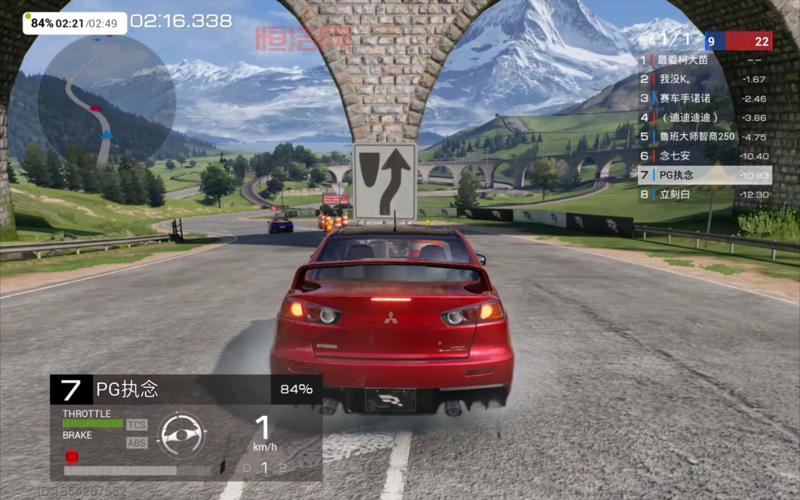Toggle the TCS indicator
The width and height of the screenshot is (800, 500).
(x=136, y=424)
